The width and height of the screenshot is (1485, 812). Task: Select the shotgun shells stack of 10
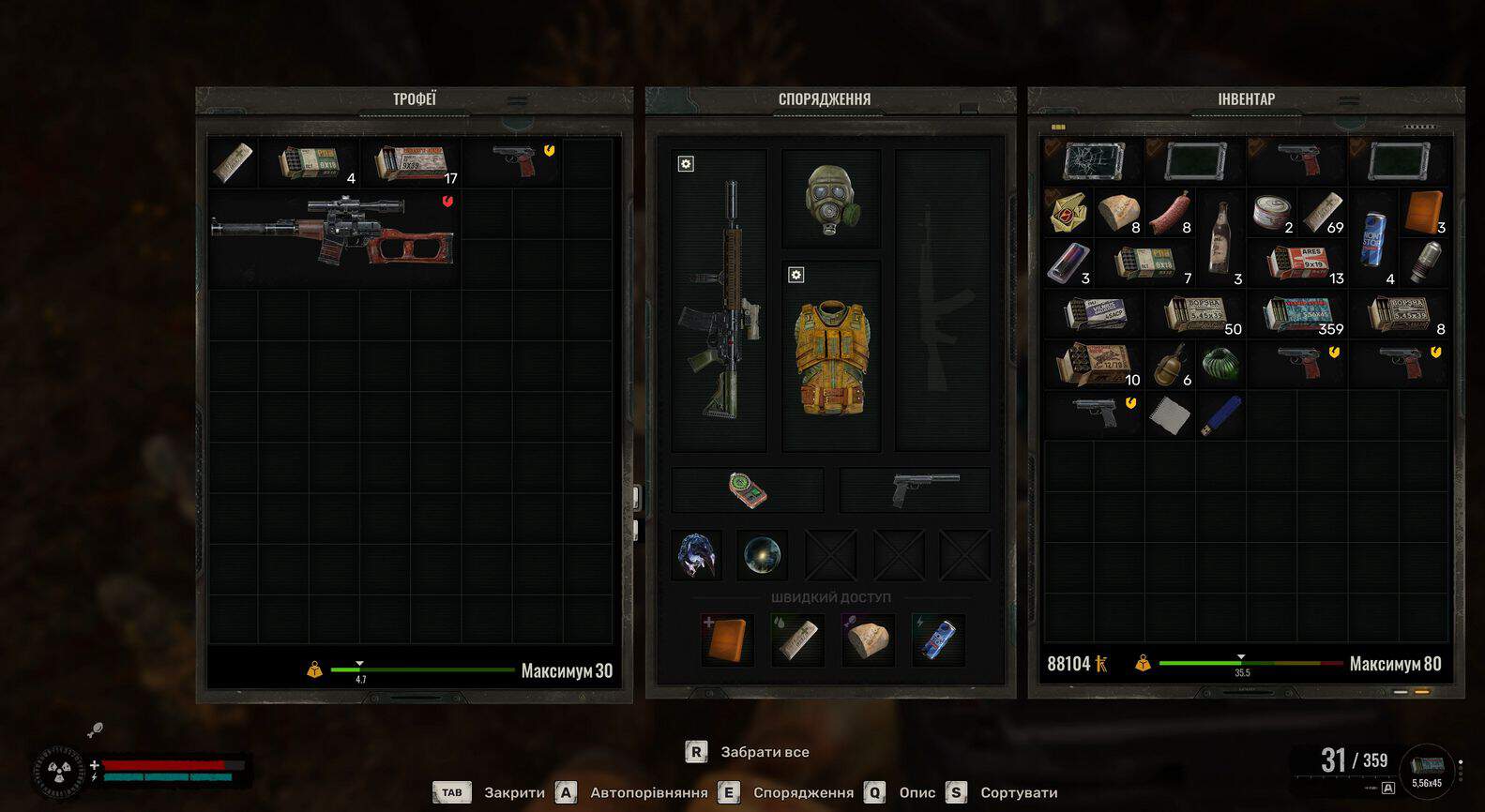click(x=1093, y=366)
